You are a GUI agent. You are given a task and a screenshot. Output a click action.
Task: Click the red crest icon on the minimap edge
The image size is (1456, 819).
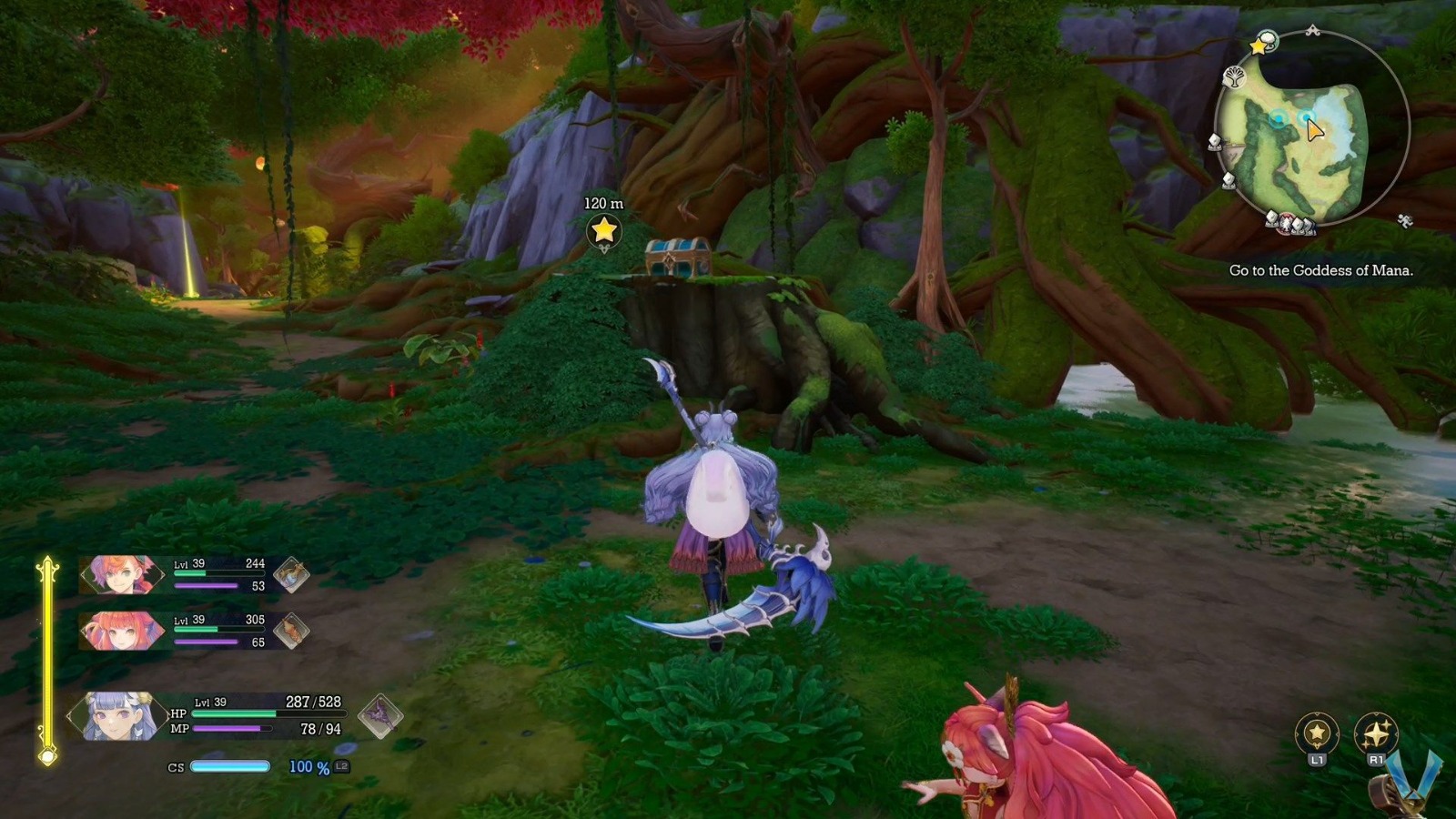pyautogui.click(x=1285, y=223)
